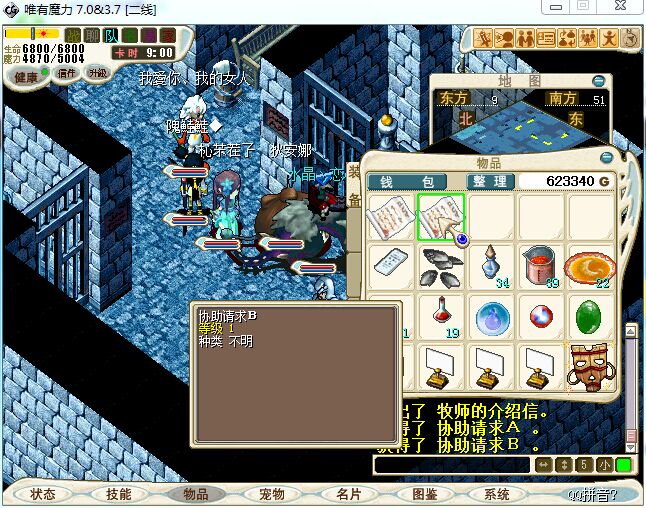Select the blue potion bottle slot
Screen dimensions: 646x508
(x=490, y=266)
